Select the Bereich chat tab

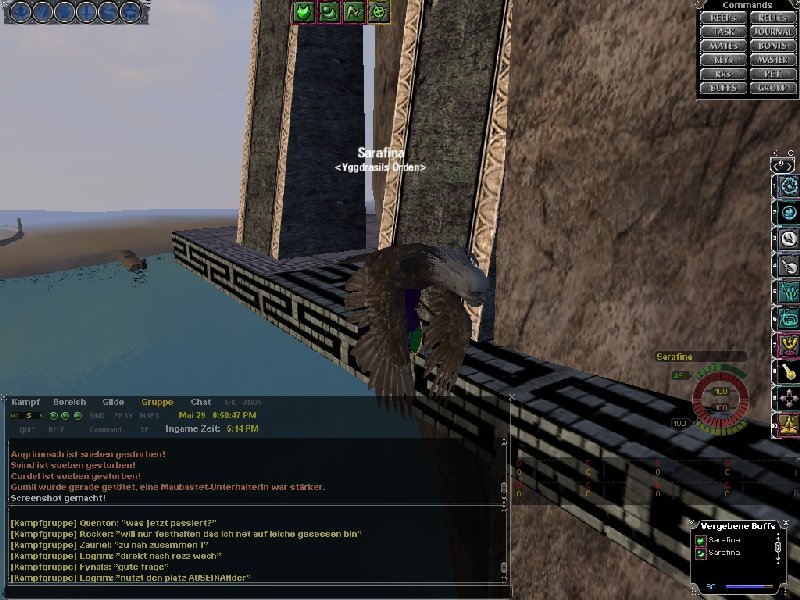click(x=70, y=402)
